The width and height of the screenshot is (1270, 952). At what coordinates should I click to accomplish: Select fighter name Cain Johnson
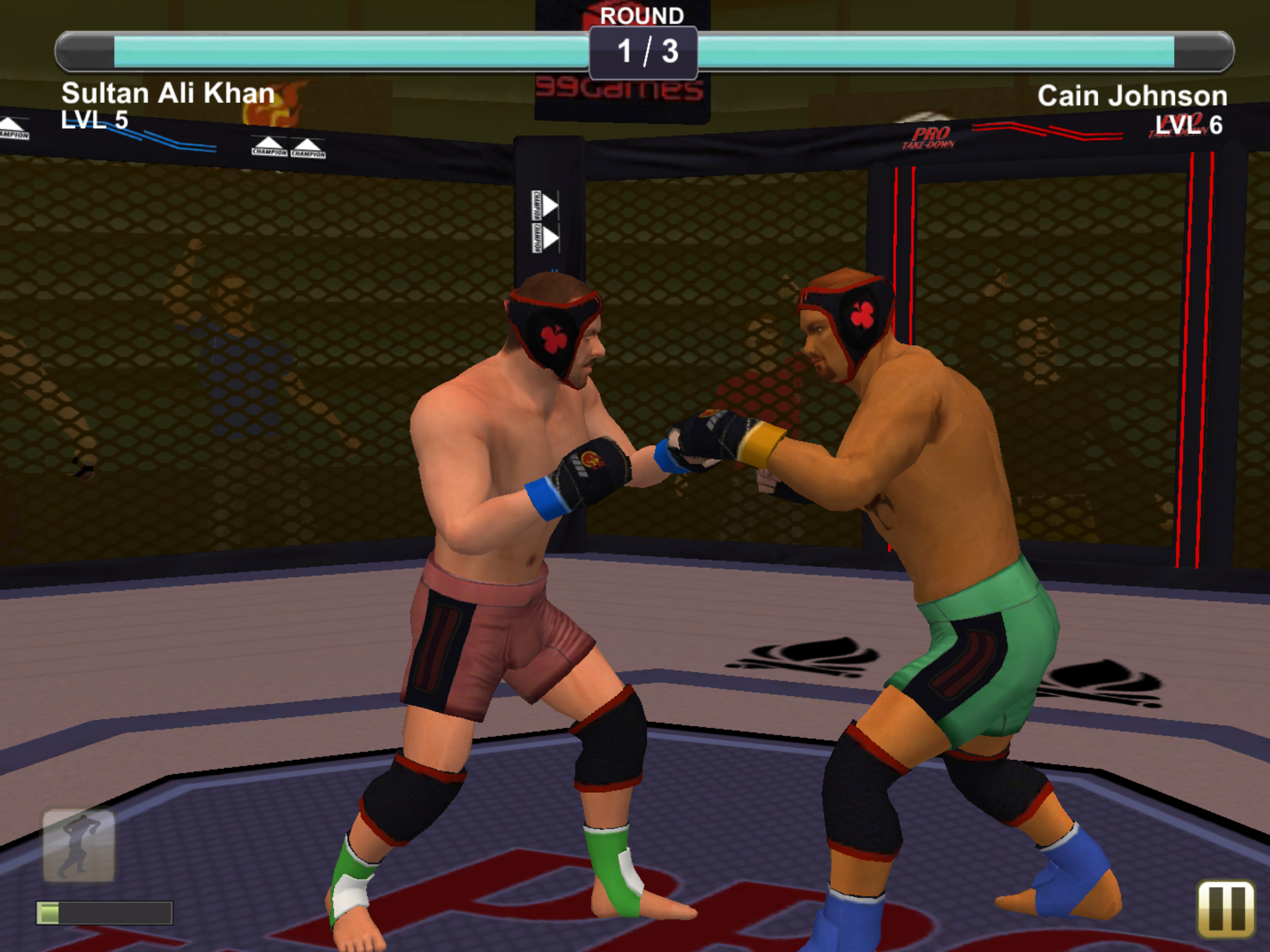coord(1132,94)
